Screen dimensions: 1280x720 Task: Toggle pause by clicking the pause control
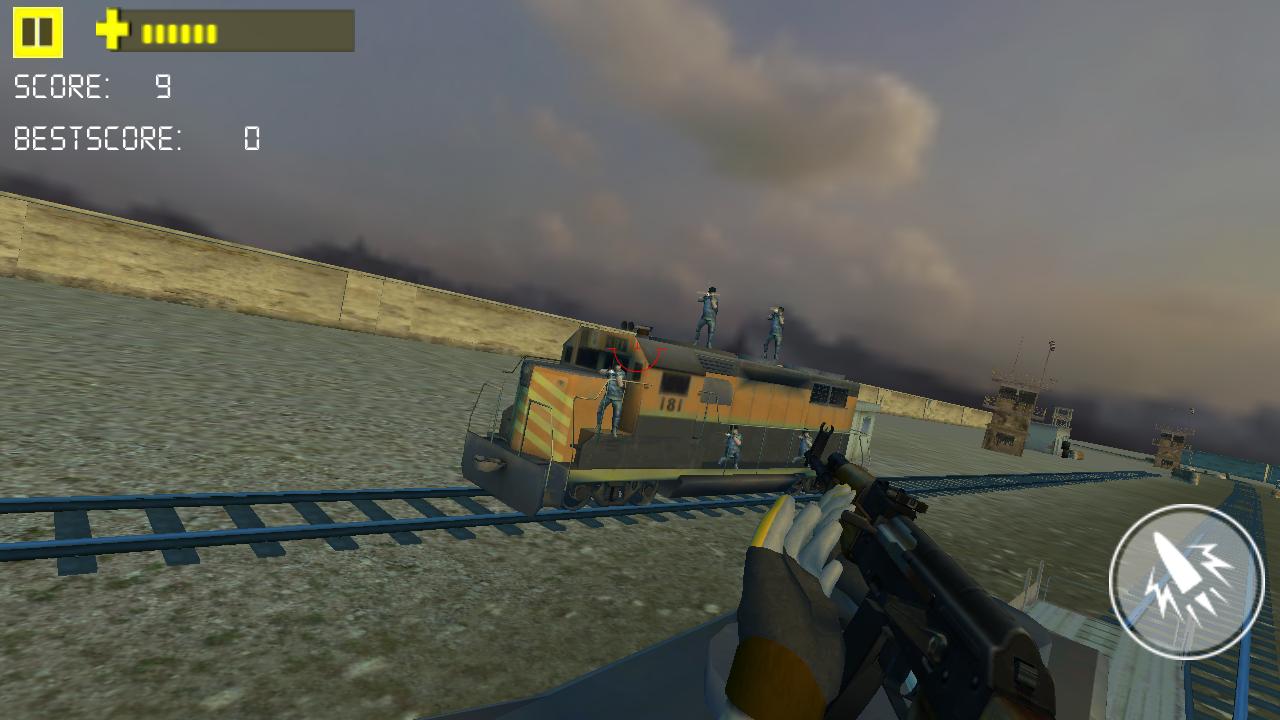(37, 32)
